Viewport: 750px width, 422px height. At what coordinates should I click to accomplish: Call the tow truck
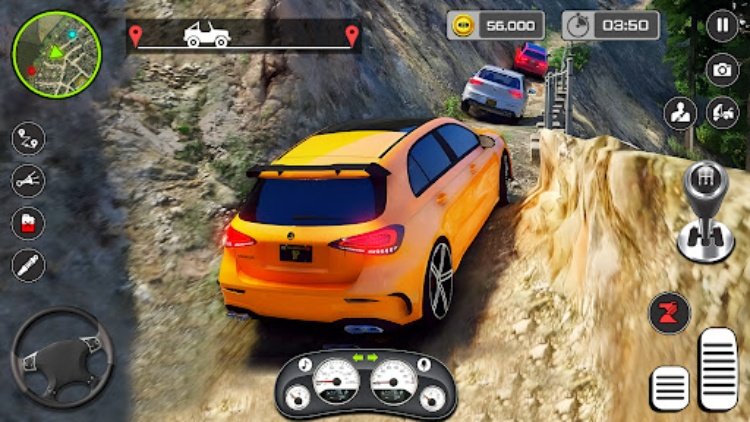[x=721, y=112]
